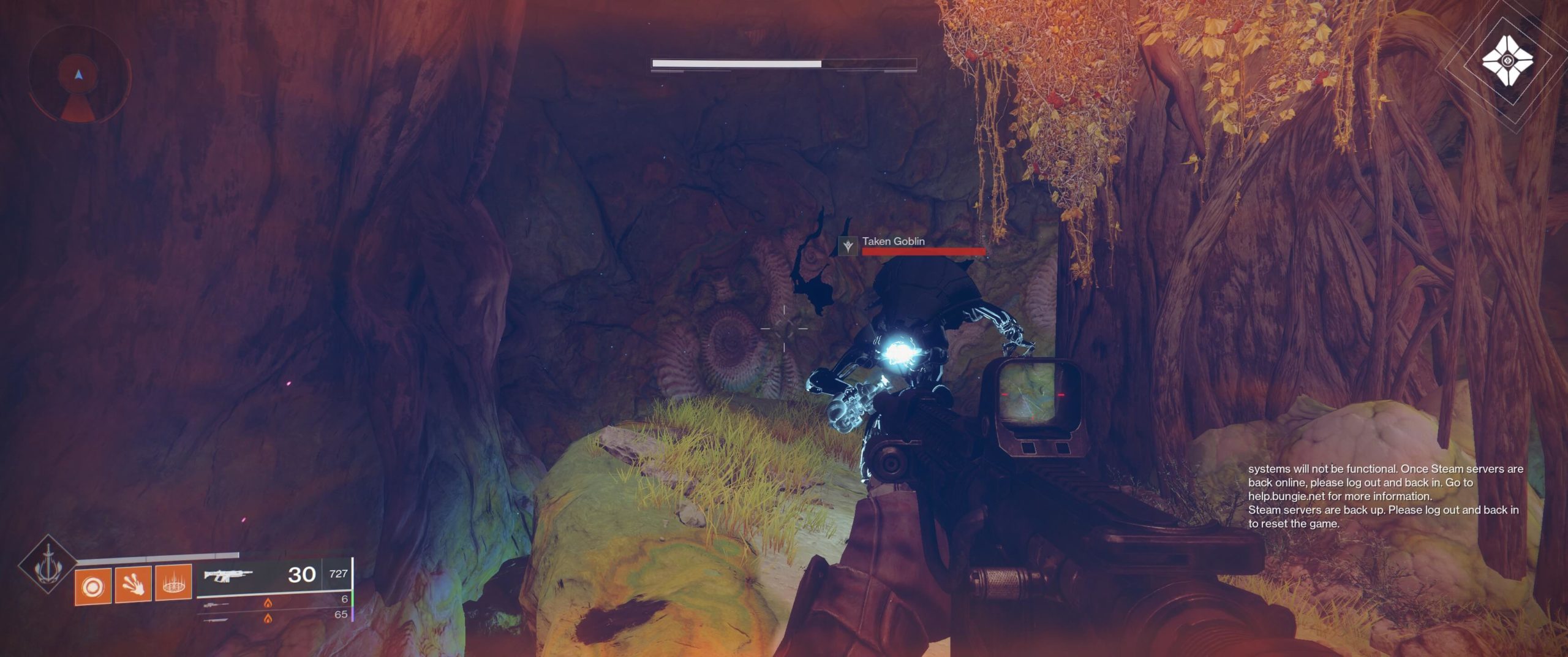Activate the sword super ability icon

pos(47,564)
